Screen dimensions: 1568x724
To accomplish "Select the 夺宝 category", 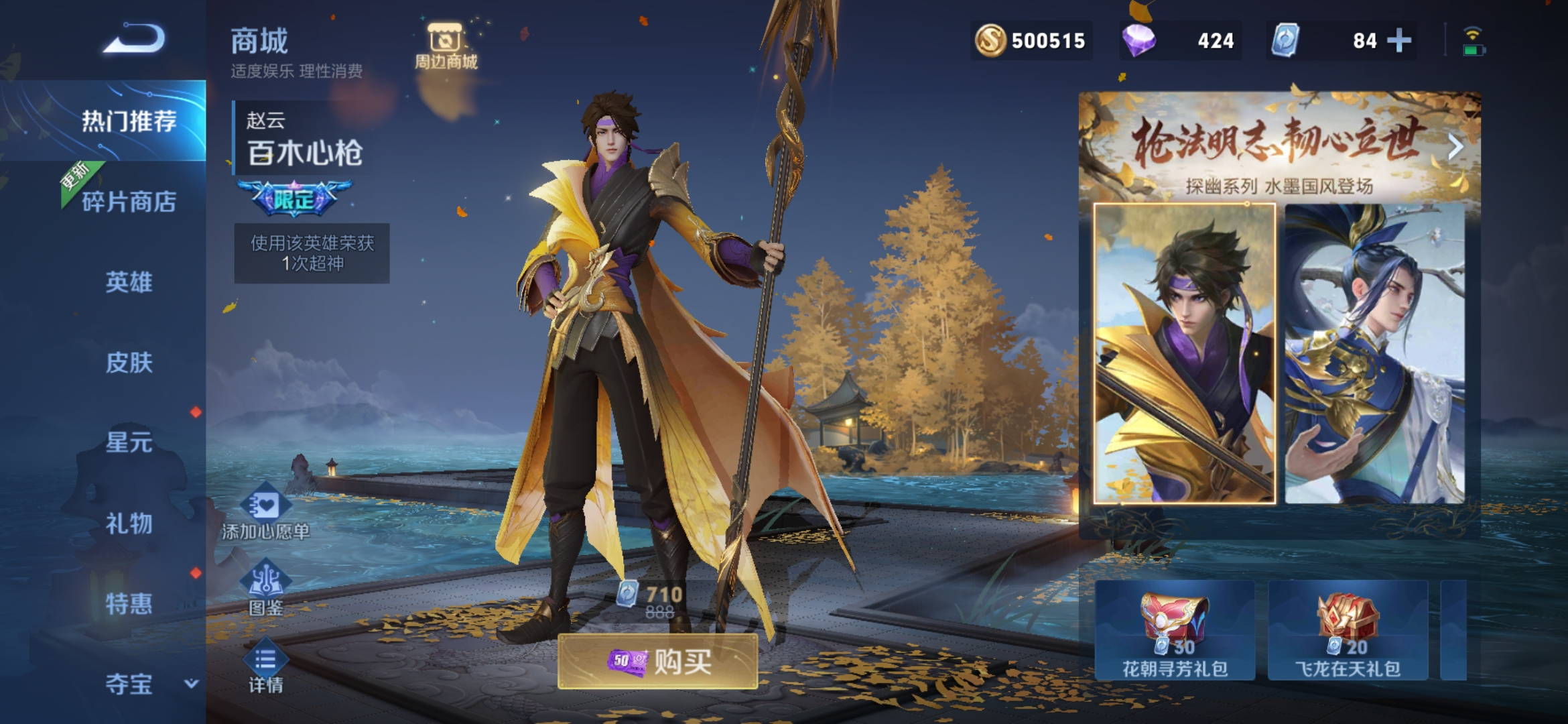I will coord(129,684).
